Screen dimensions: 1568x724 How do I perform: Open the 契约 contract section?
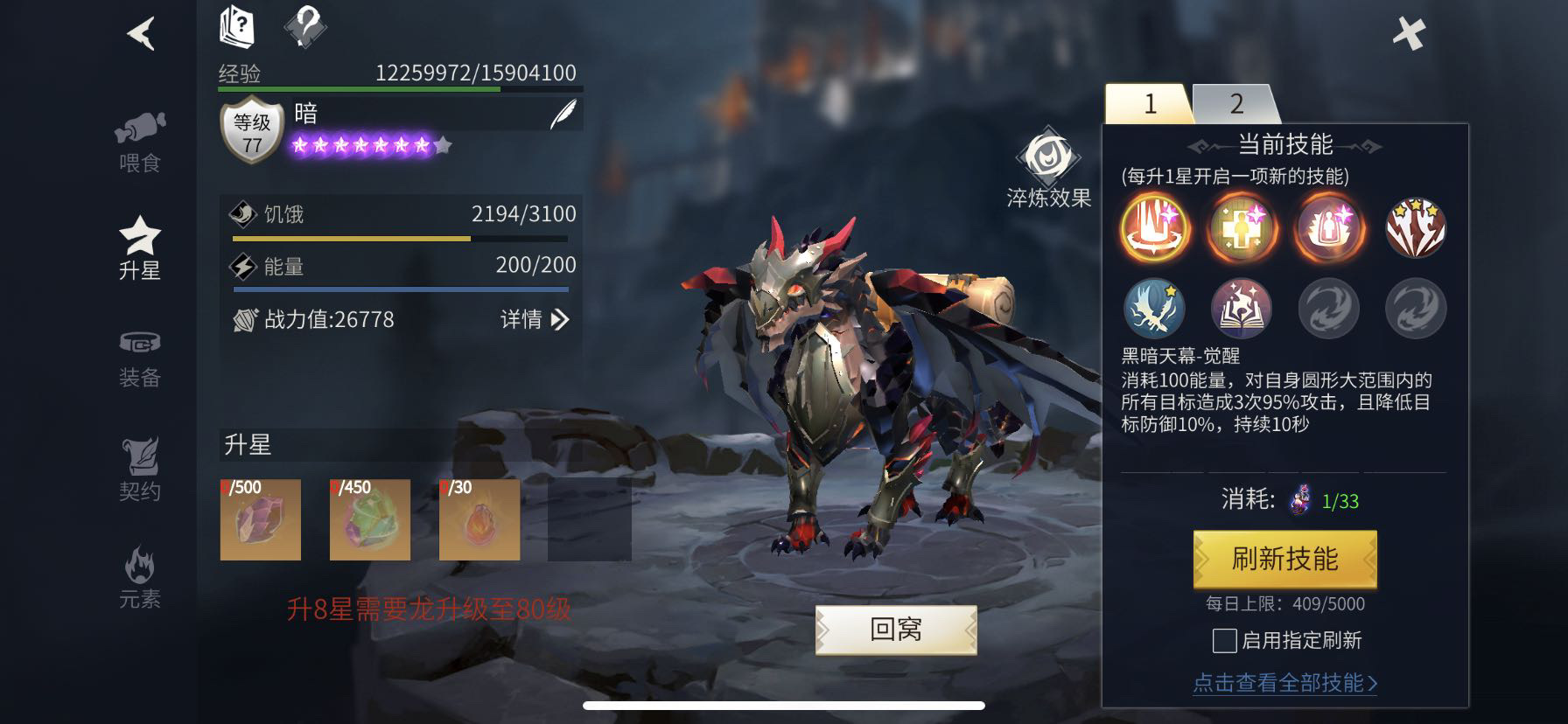140,470
